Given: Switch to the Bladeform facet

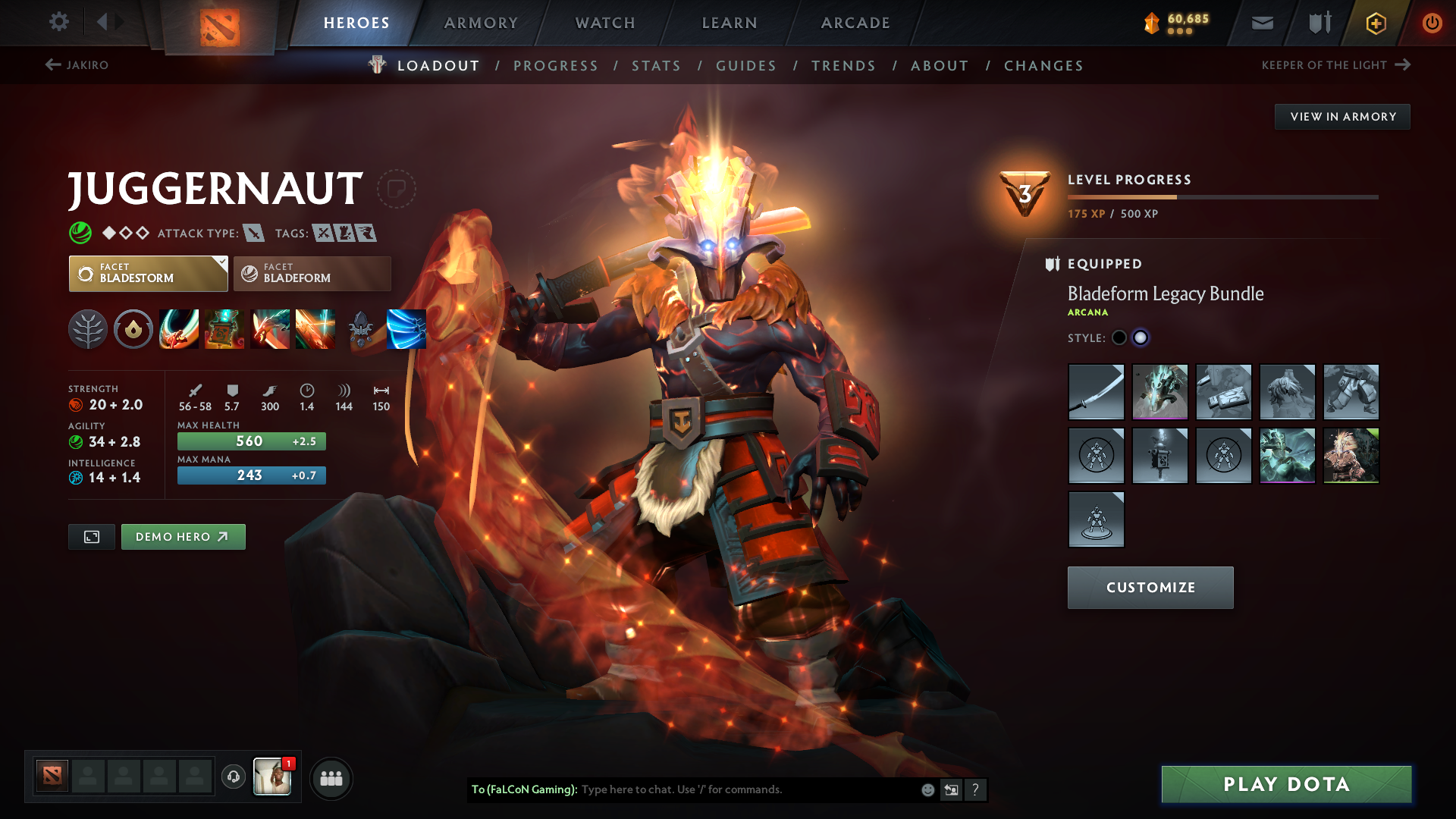Looking at the screenshot, I should (311, 273).
